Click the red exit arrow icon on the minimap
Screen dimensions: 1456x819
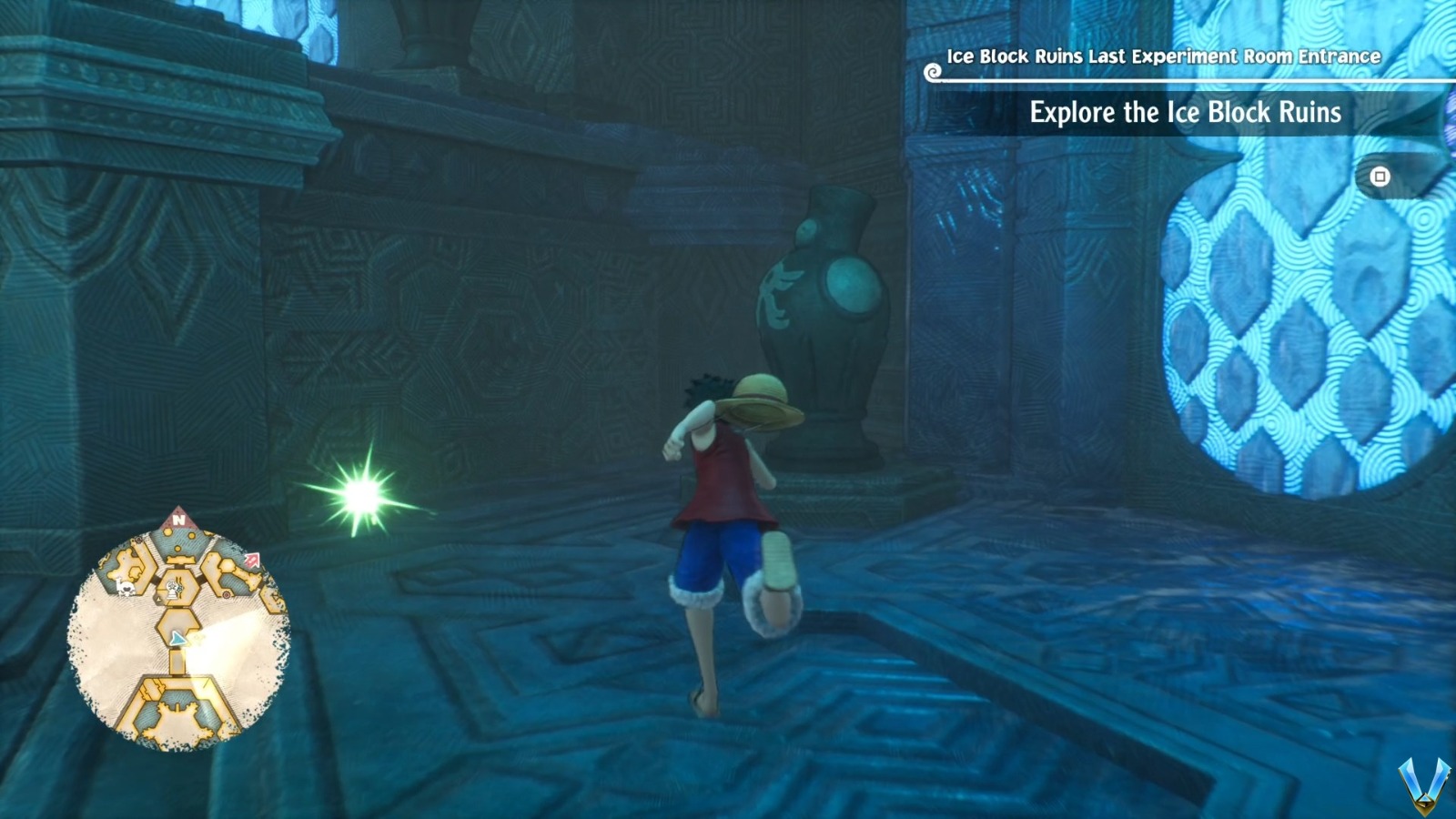click(253, 559)
